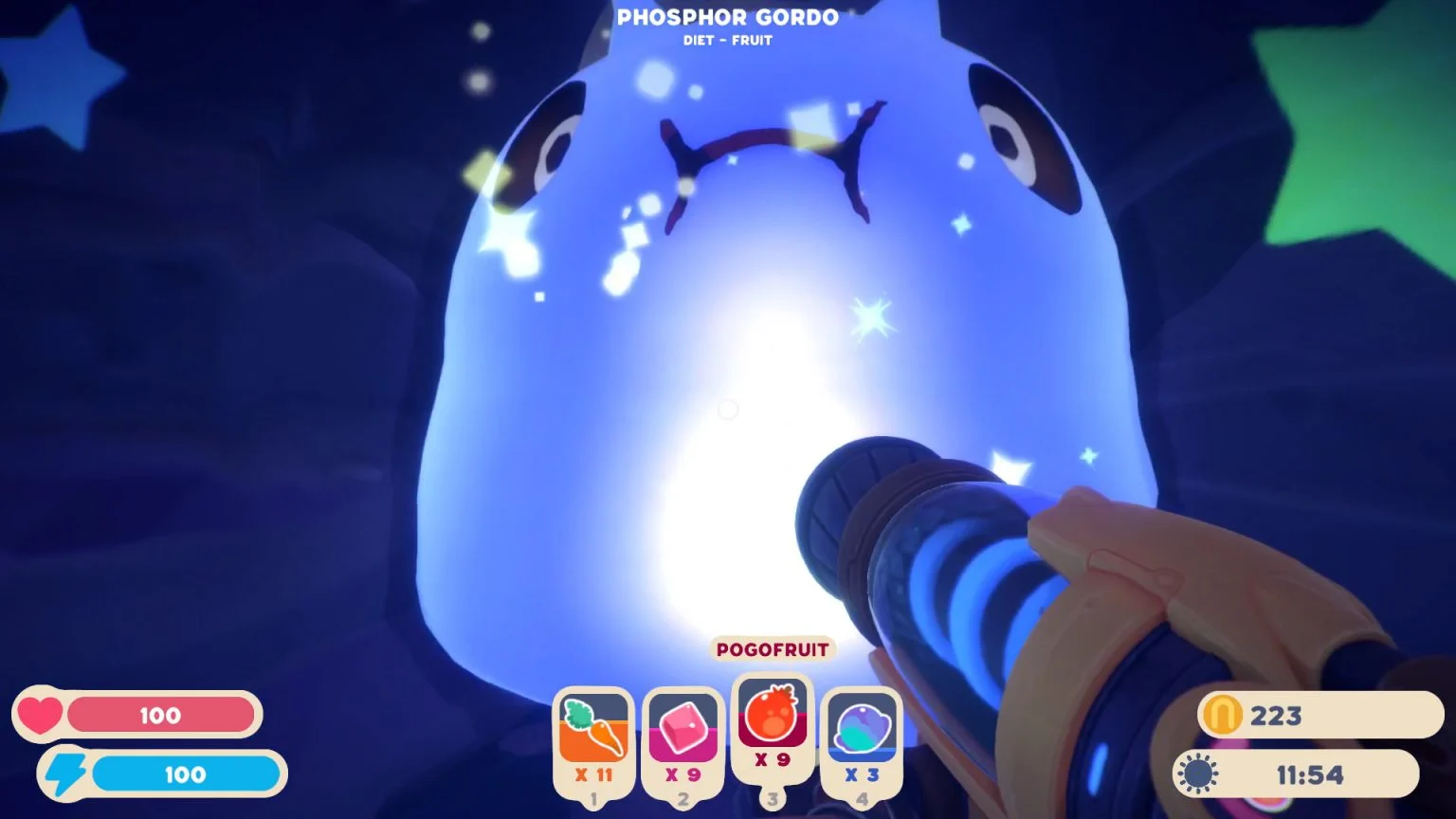Click the X 11 carrot count
This screenshot has width=1456, height=819.
[x=593, y=773]
